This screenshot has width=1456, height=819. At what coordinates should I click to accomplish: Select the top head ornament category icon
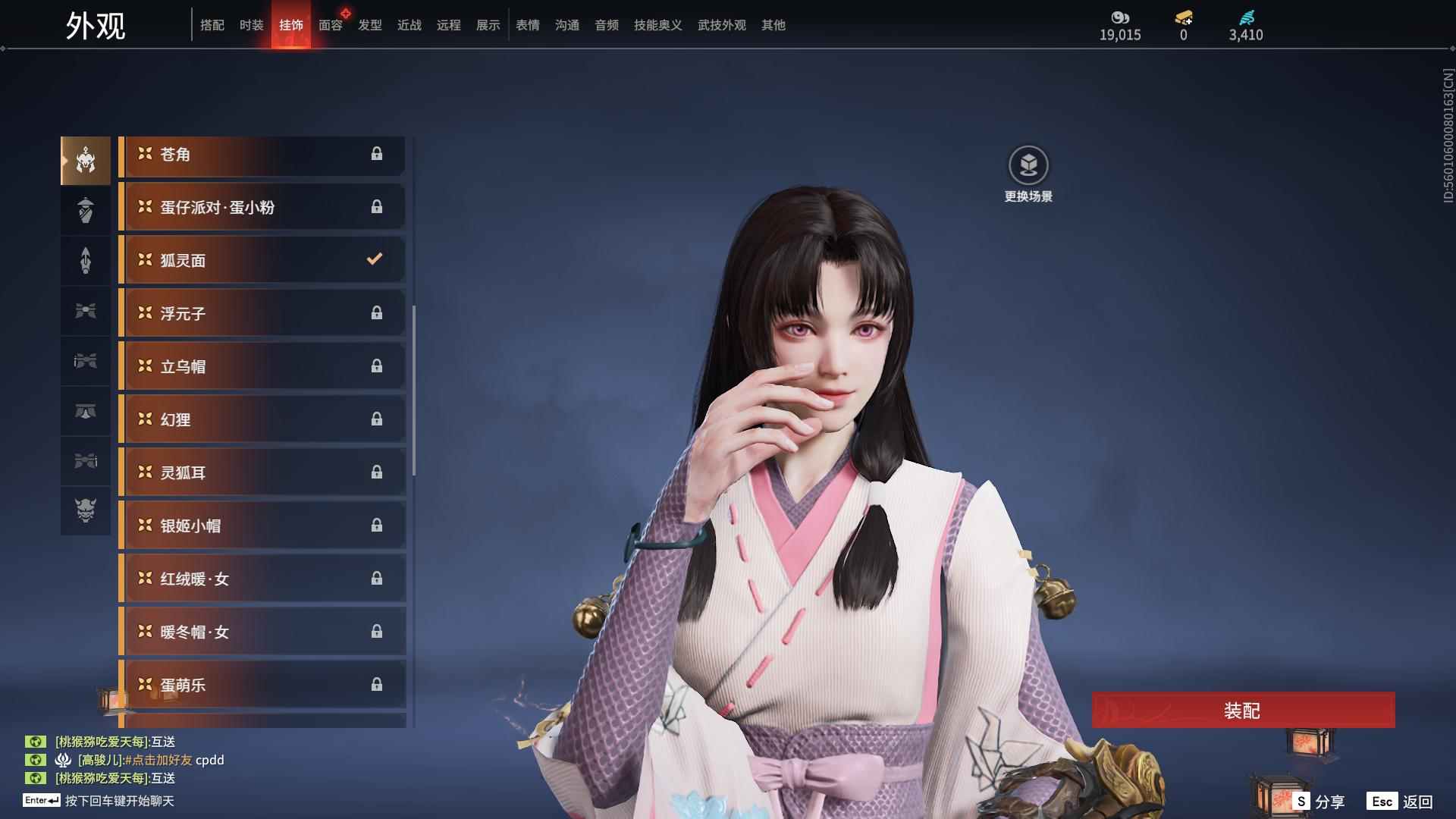click(86, 159)
